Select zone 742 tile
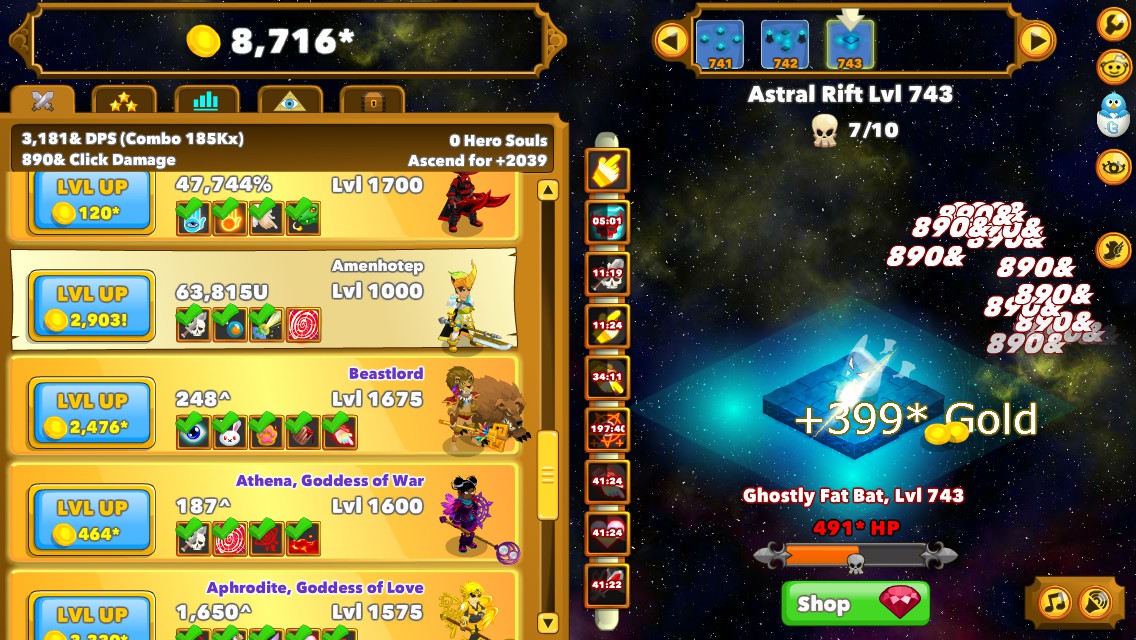 (x=785, y=45)
